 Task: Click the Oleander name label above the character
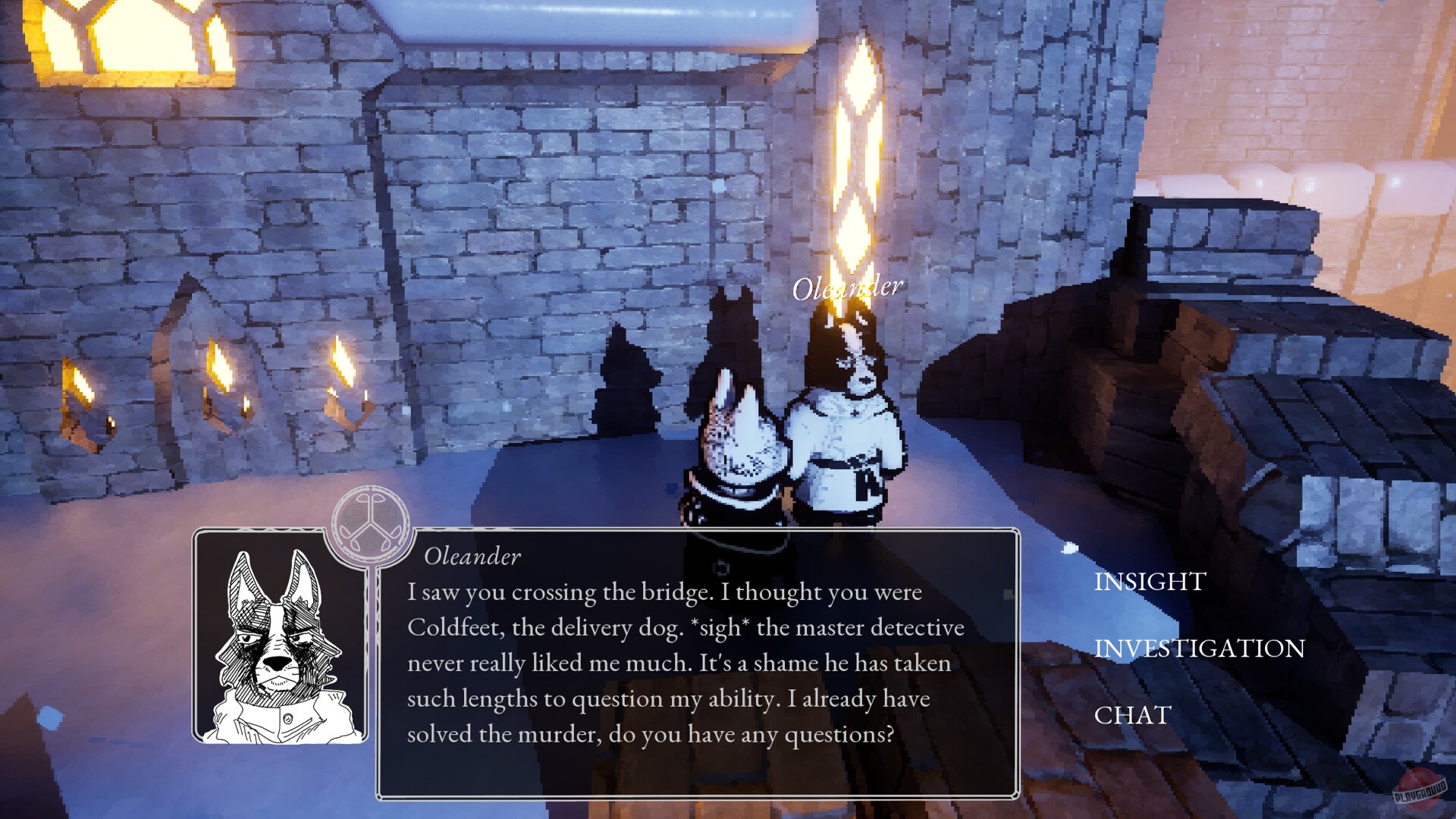(849, 287)
